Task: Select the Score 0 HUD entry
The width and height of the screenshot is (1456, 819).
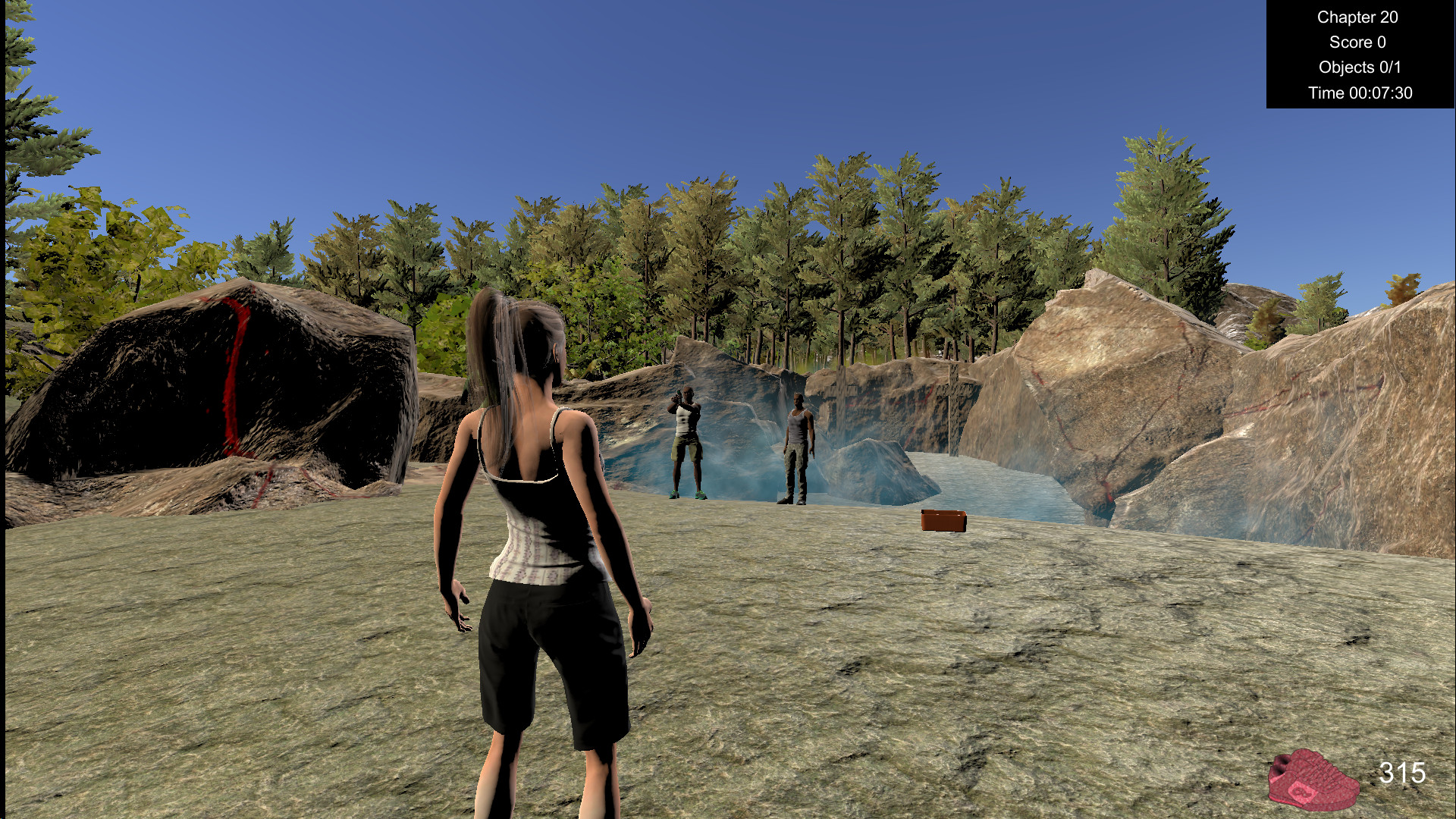Action: [1358, 42]
